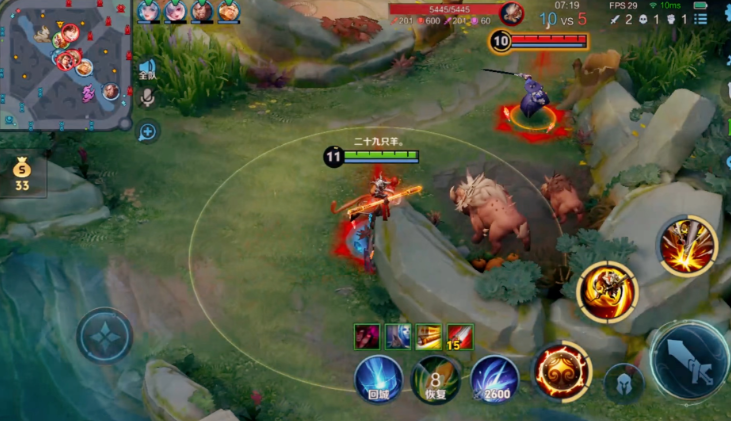731x421 pixels.
Task: Tap the targeted enemy hero portrait
Action: pos(512,13)
